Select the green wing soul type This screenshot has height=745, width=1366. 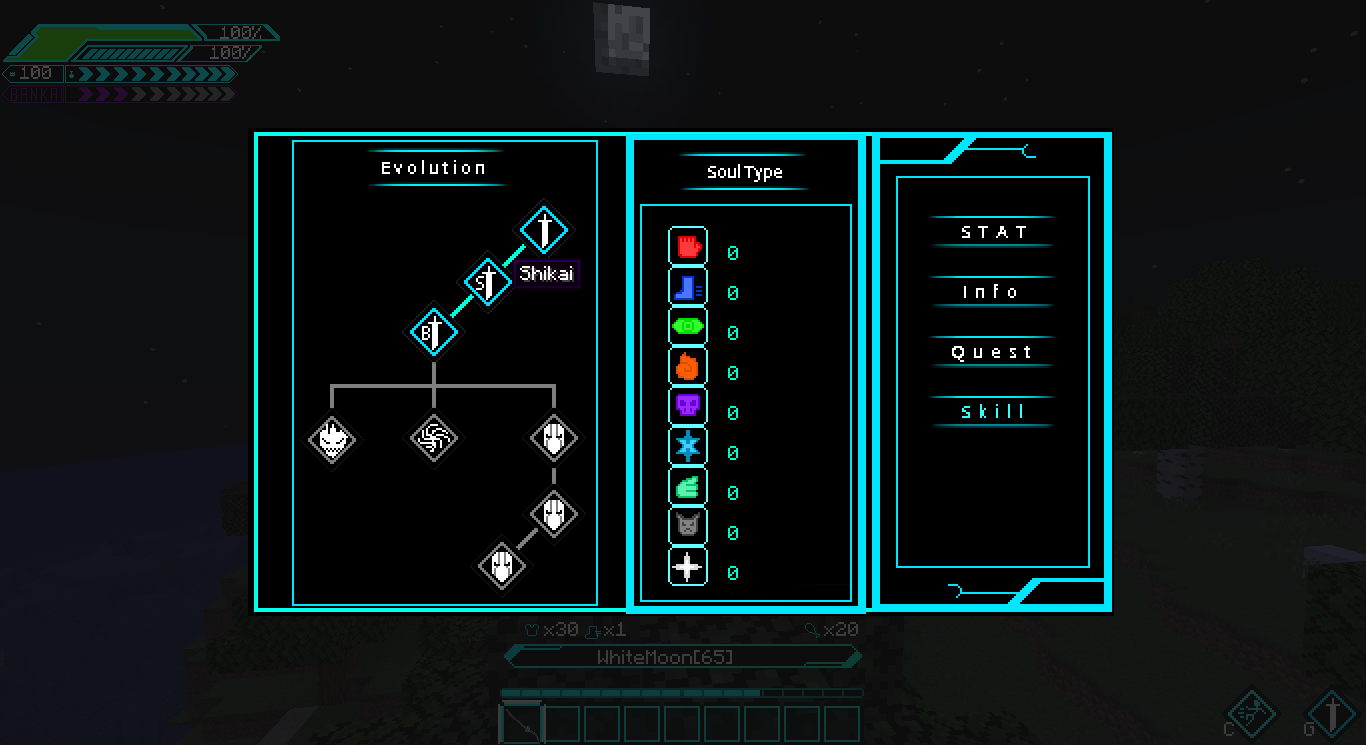click(x=688, y=487)
